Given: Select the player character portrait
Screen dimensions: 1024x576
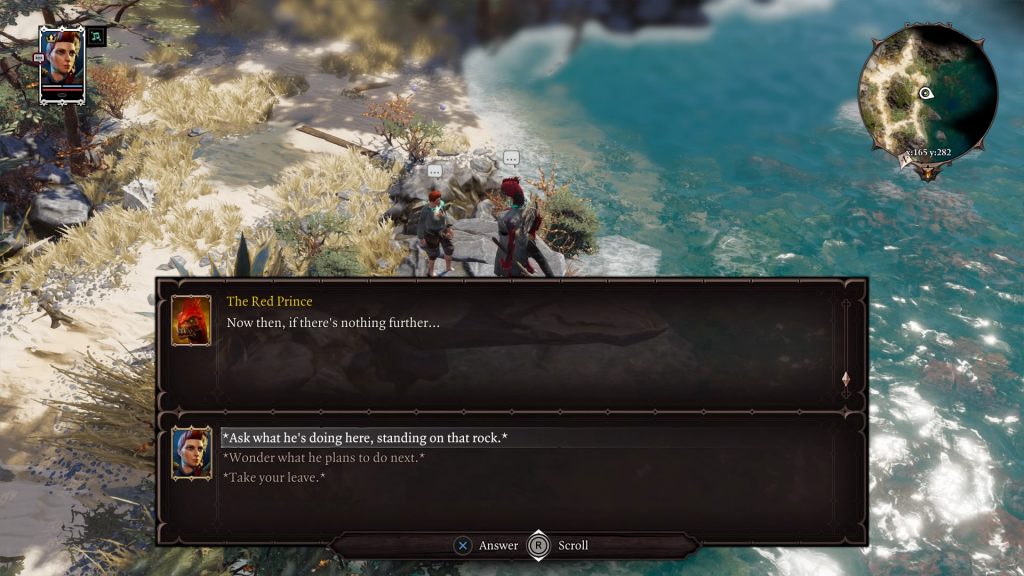Looking at the screenshot, I should [x=62, y=62].
